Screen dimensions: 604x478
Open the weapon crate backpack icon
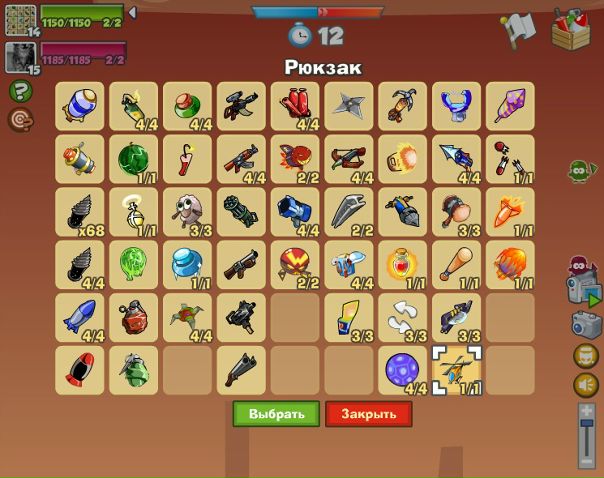[572, 28]
